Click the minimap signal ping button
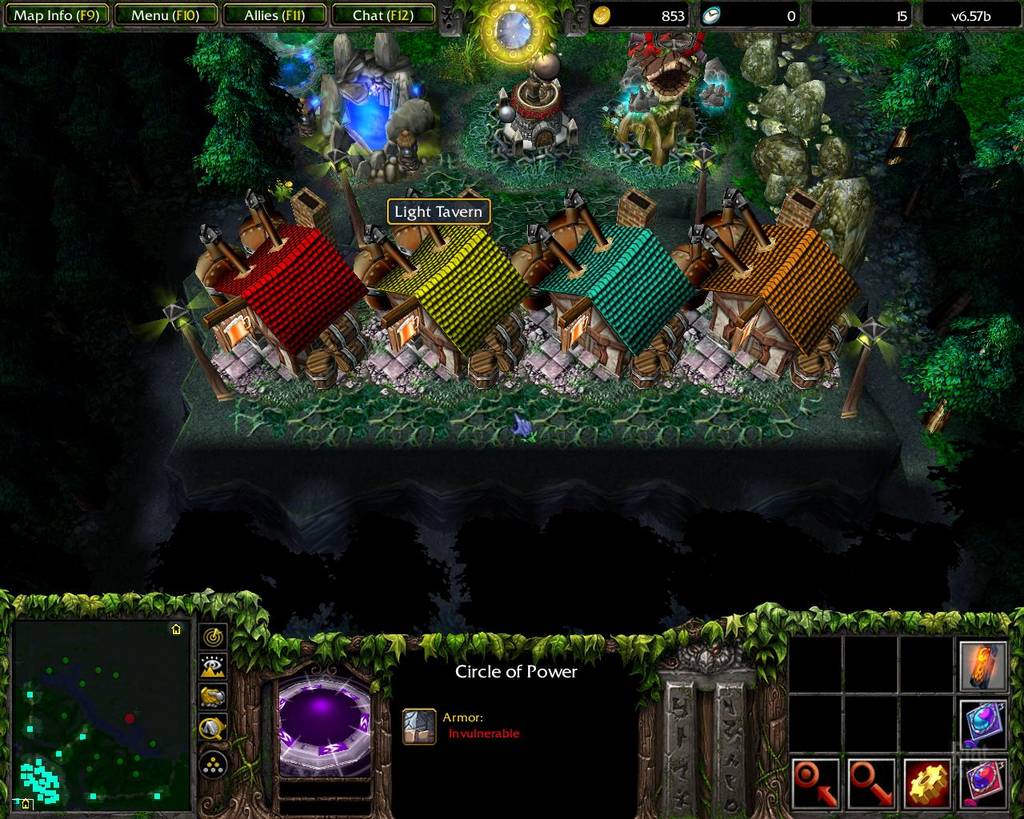The width and height of the screenshot is (1024, 819). pyautogui.click(x=214, y=637)
